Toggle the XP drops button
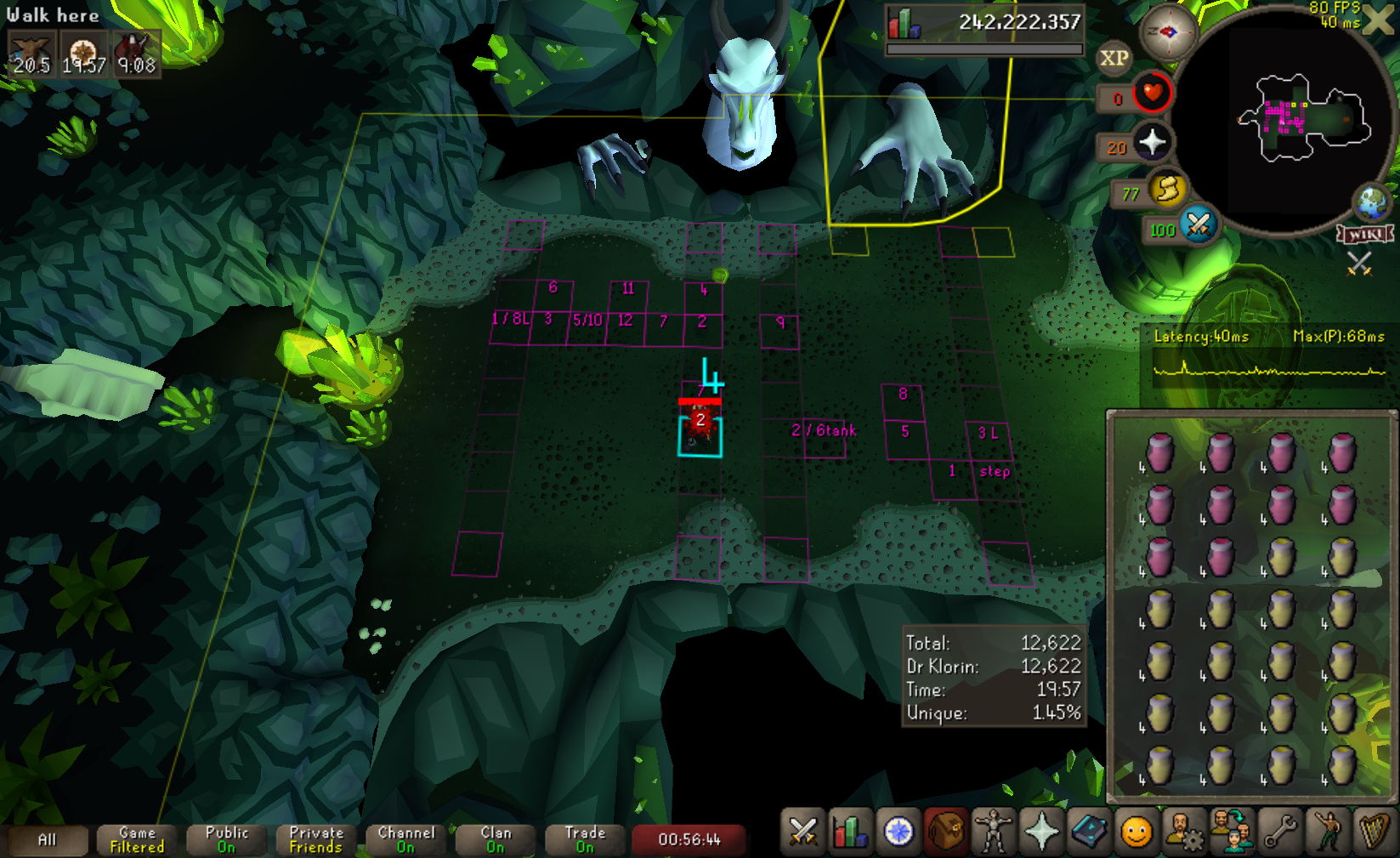This screenshot has height=858, width=1400. tap(1114, 59)
